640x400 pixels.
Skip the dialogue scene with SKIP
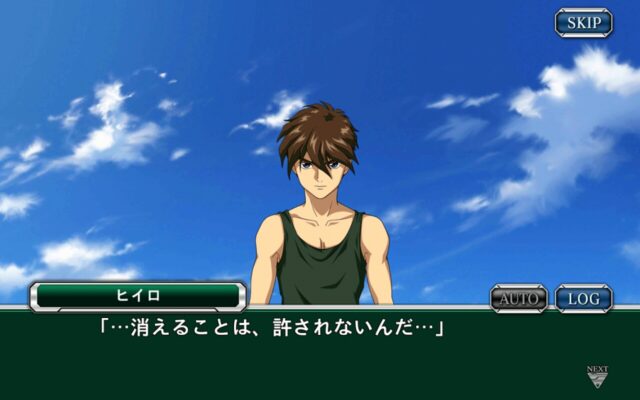584,22
